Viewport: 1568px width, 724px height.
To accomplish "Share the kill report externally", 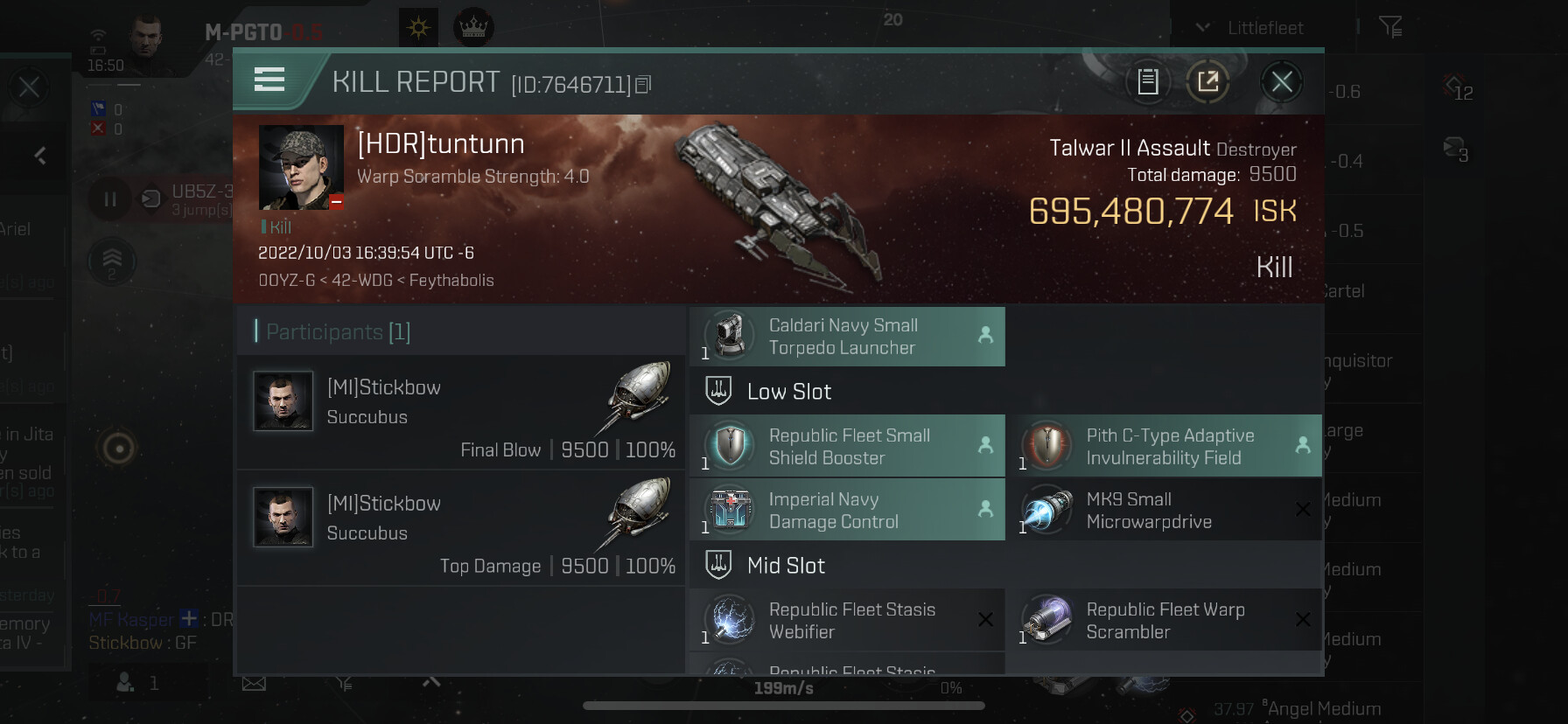I will pyautogui.click(x=1207, y=82).
